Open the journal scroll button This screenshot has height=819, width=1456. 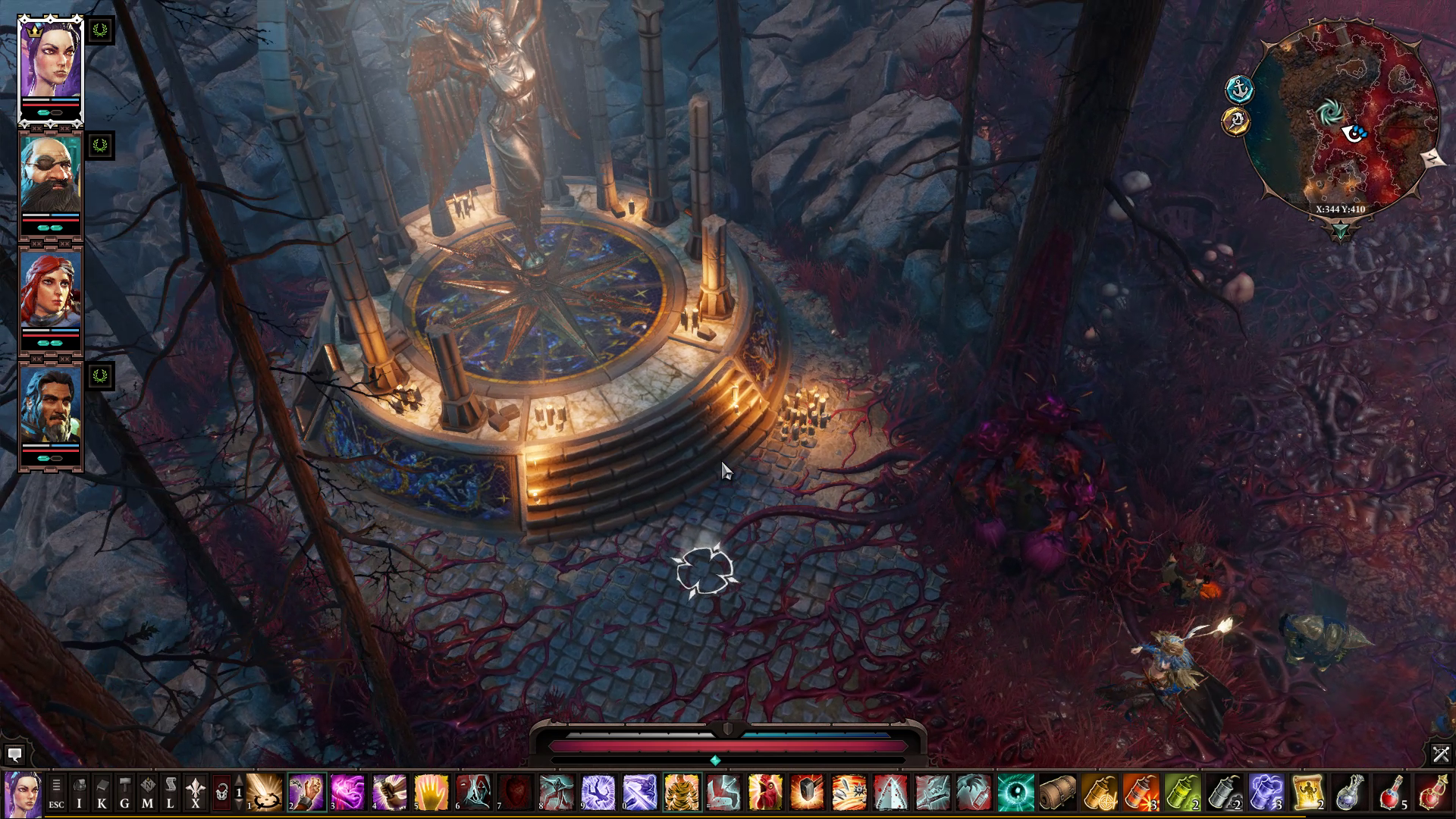[171, 794]
